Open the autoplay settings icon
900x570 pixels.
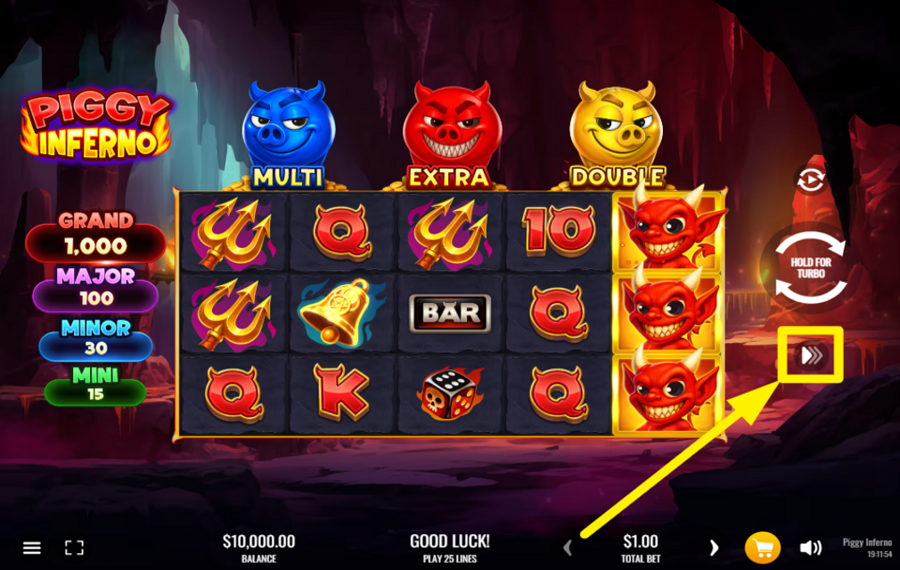pos(809,179)
